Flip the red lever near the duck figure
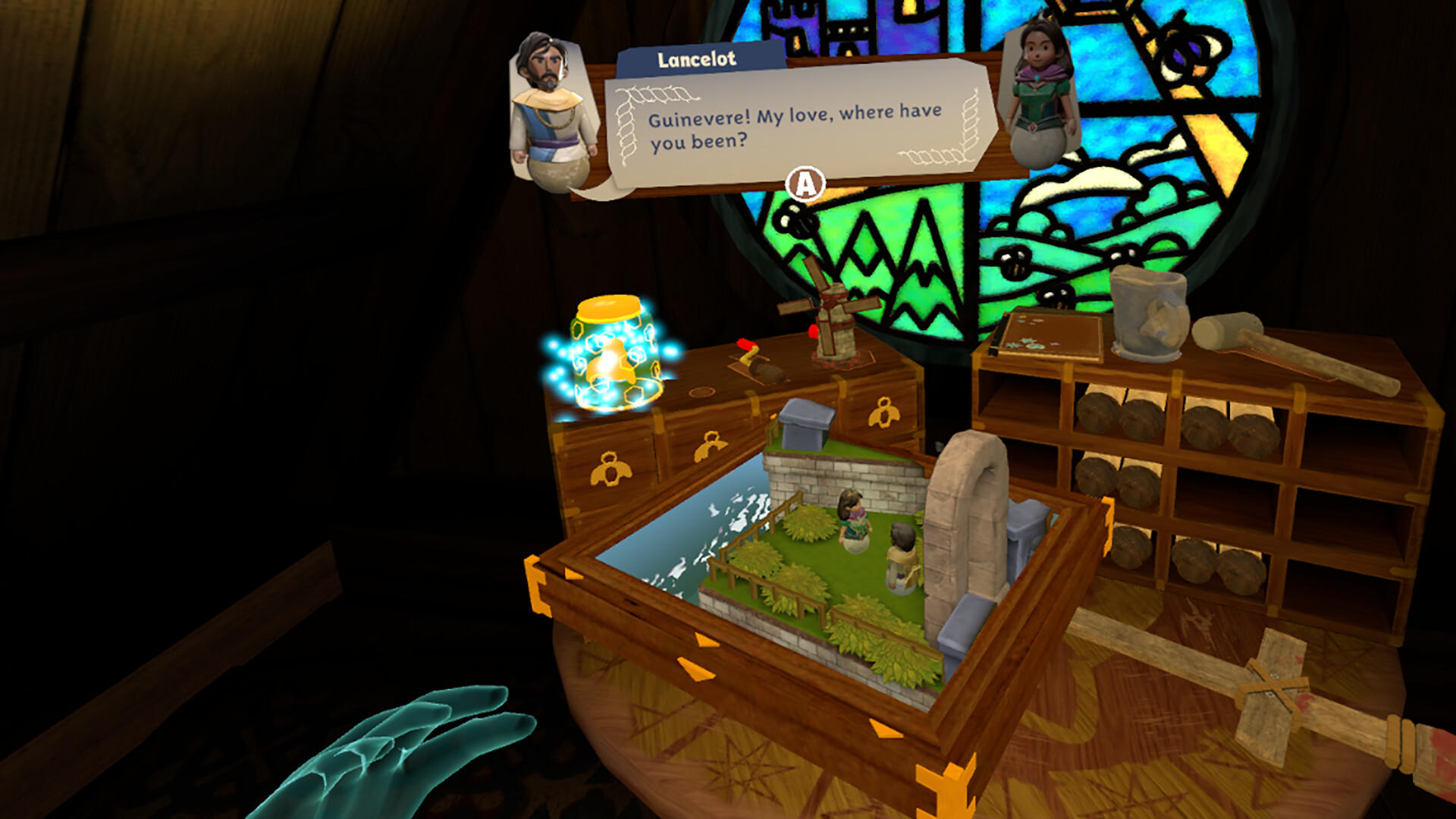This screenshot has width=1456, height=819. coord(747,345)
